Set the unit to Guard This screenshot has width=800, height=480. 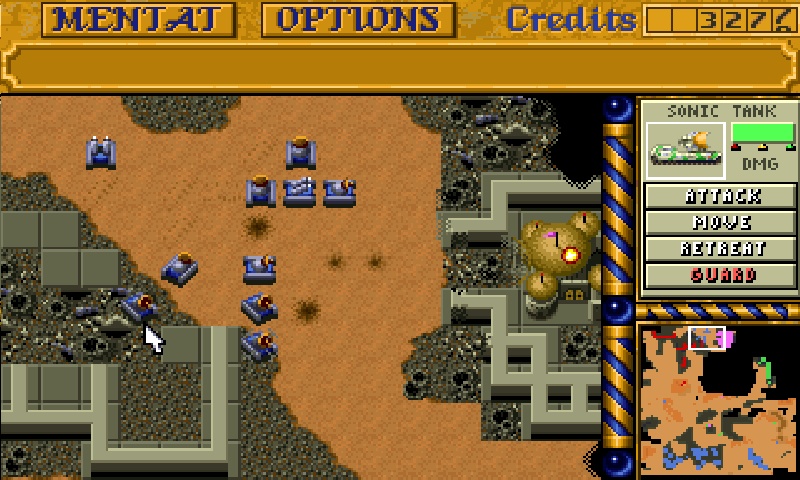coord(723,274)
